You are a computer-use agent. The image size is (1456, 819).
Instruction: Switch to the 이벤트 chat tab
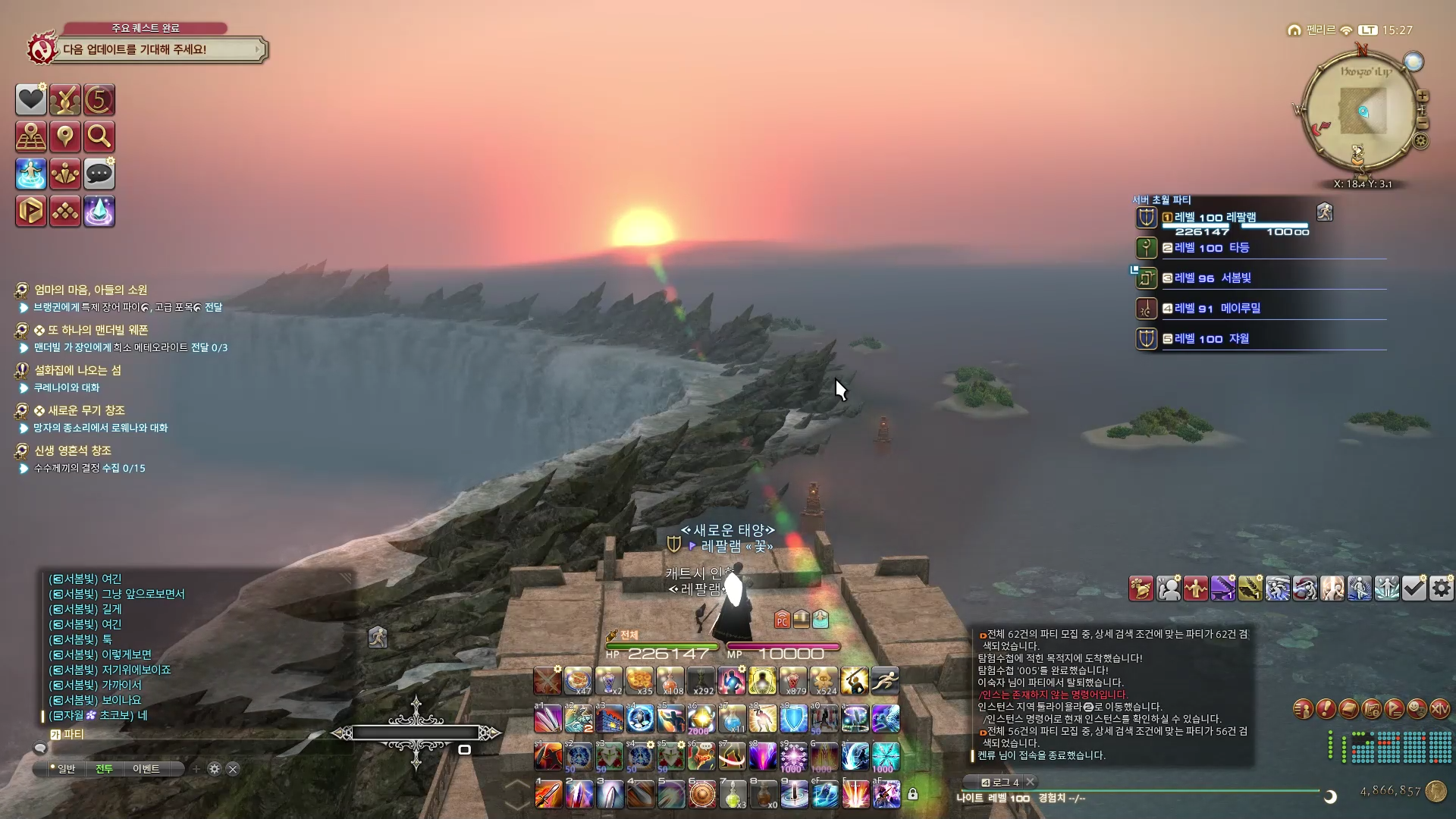pos(146,769)
